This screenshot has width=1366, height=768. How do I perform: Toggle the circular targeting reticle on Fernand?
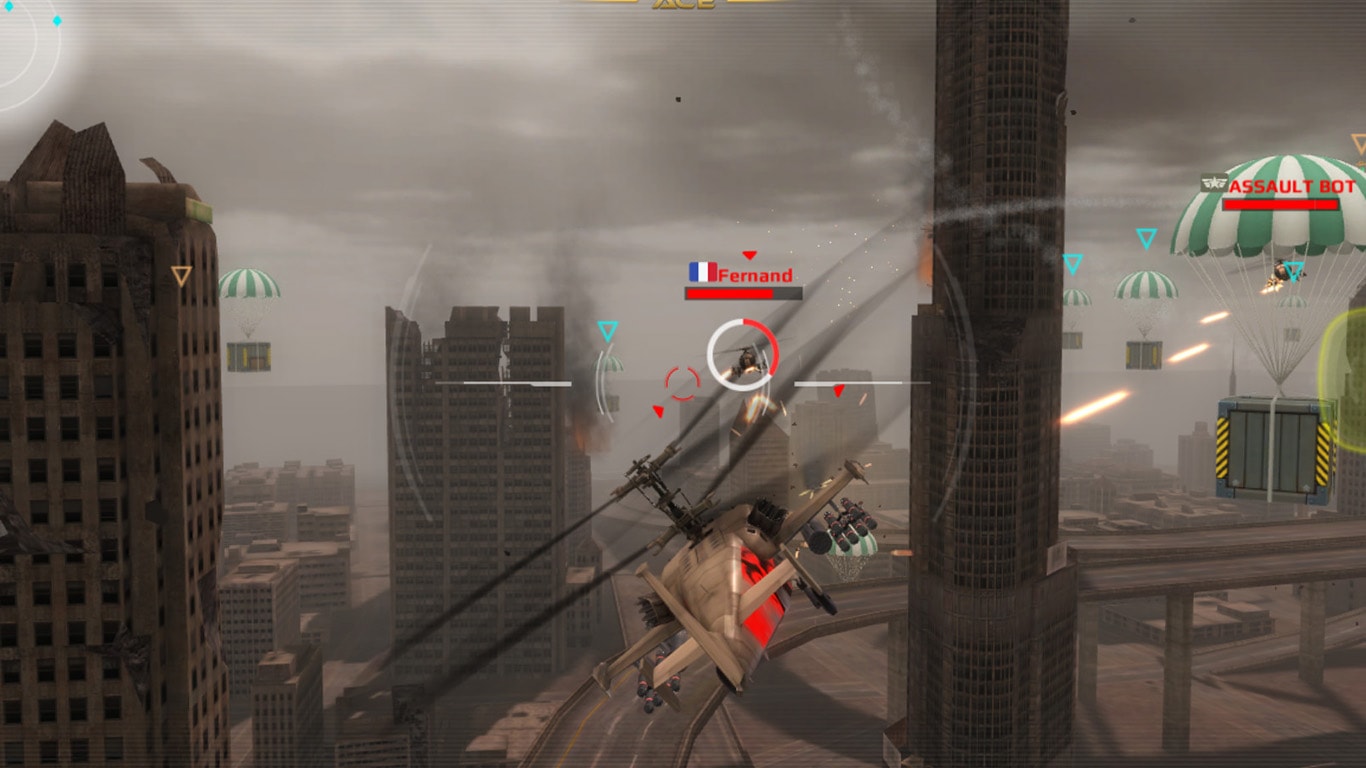pos(743,356)
